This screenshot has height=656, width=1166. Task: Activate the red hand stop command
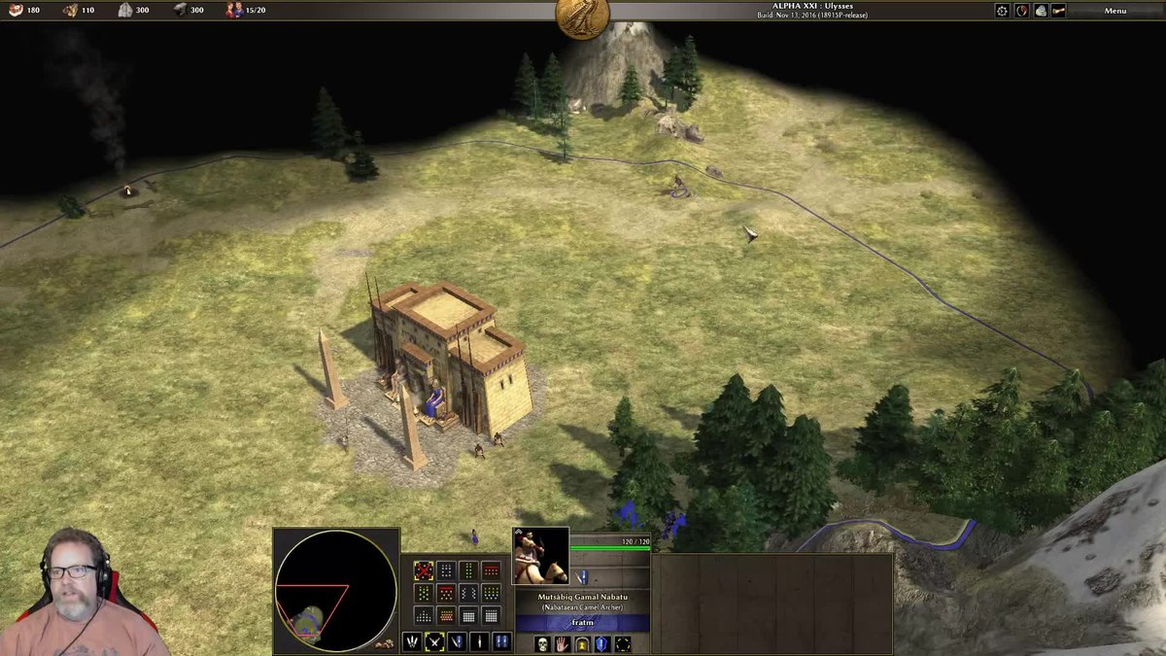click(562, 644)
